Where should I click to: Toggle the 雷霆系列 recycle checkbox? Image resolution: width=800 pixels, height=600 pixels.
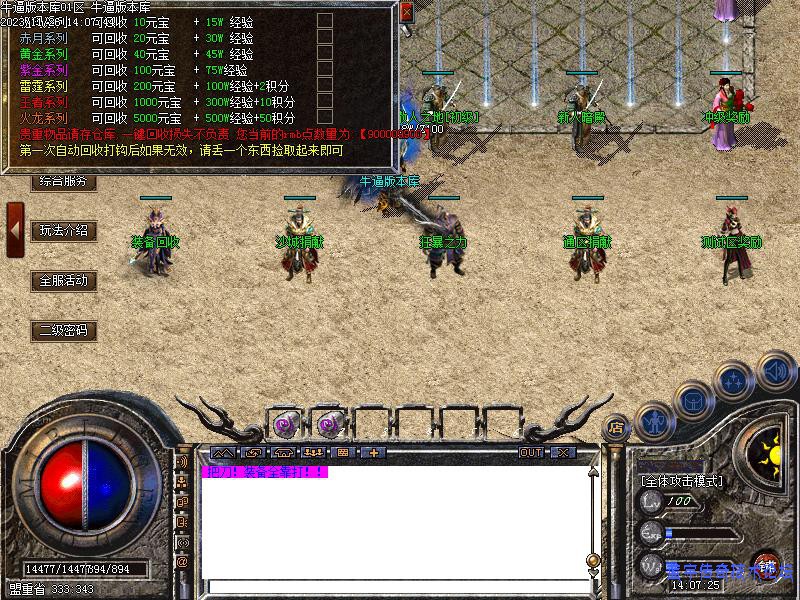click(x=325, y=86)
